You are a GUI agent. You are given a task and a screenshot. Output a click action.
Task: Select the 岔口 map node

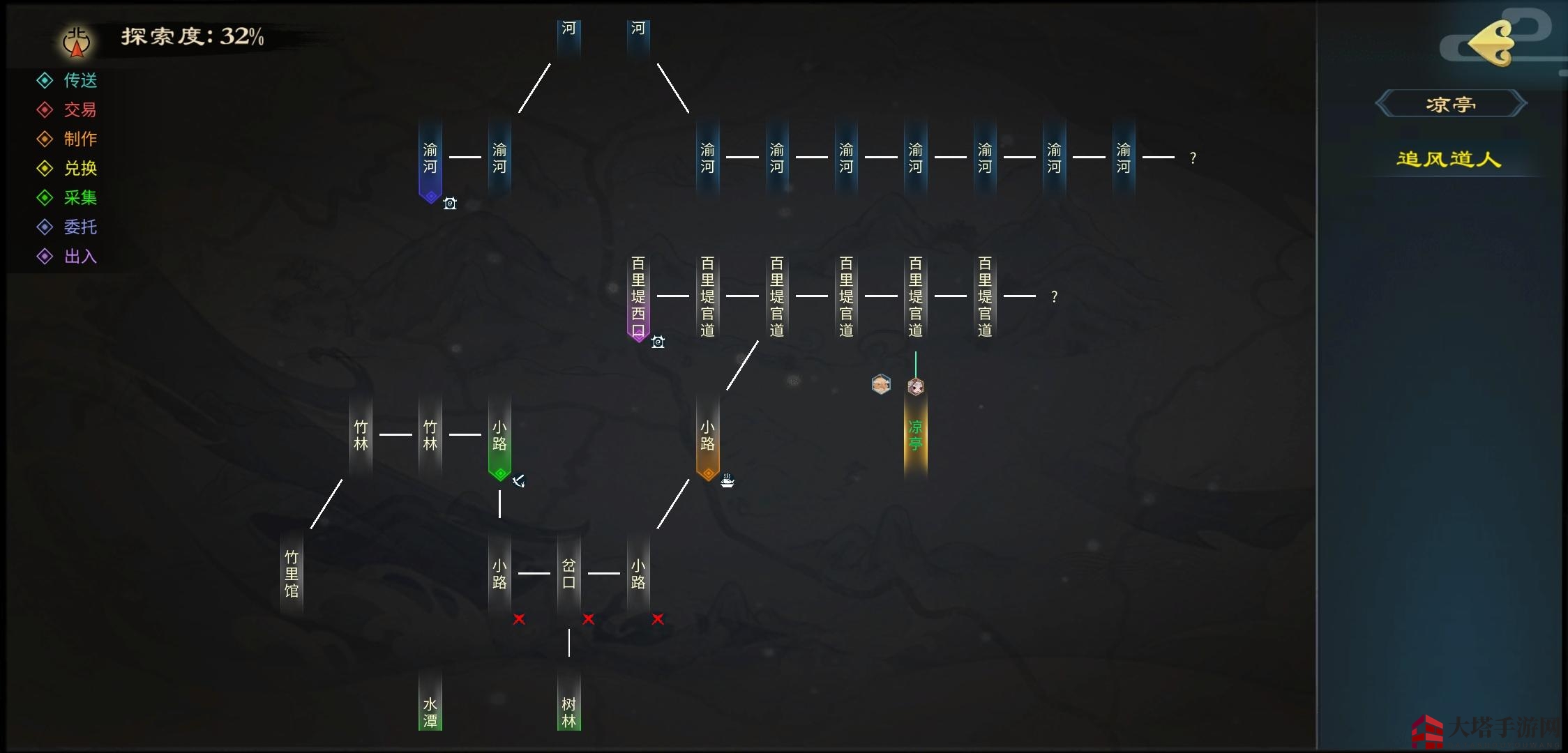pos(569,574)
